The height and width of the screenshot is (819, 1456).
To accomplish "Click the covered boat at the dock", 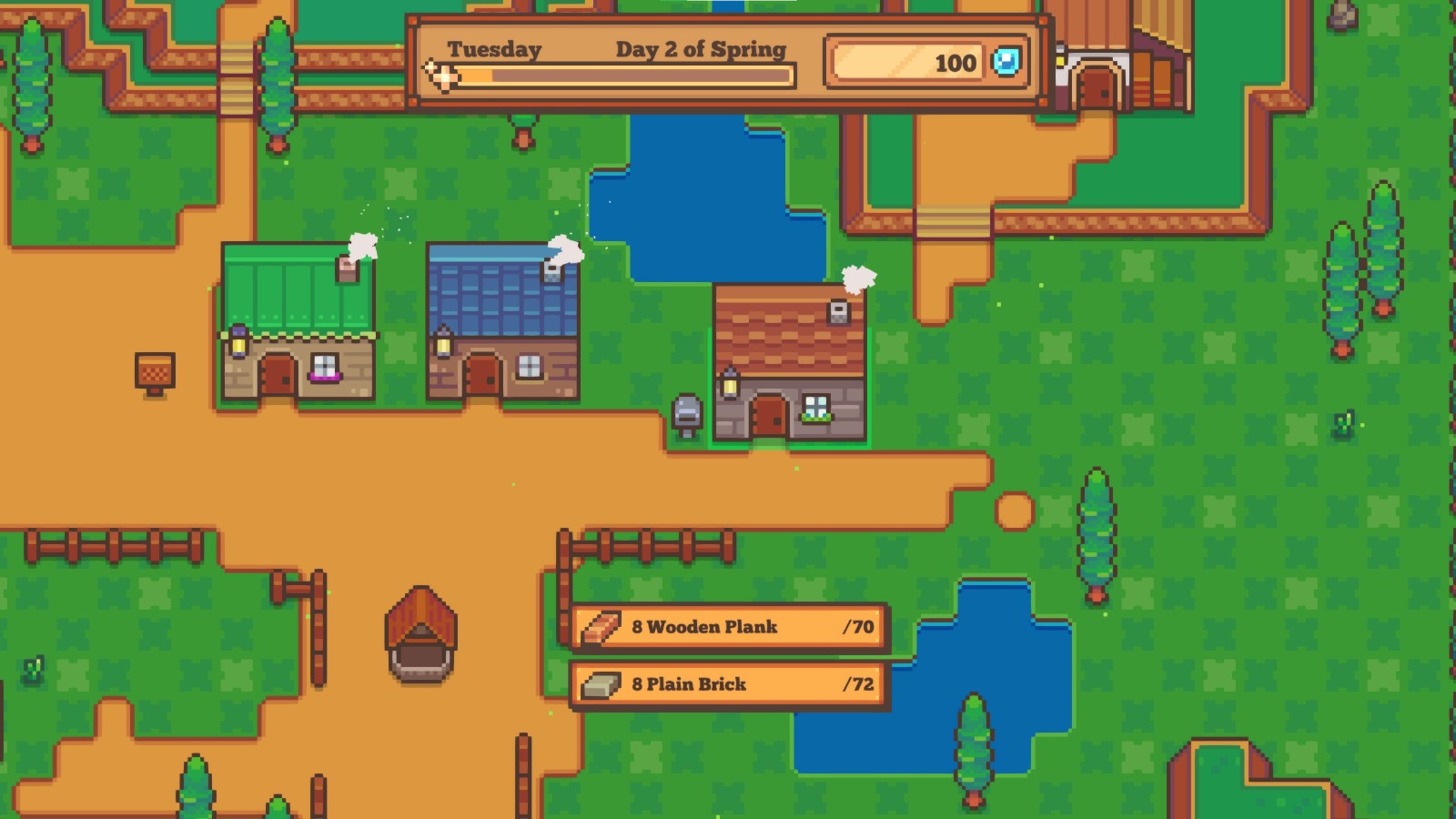I will (420, 637).
